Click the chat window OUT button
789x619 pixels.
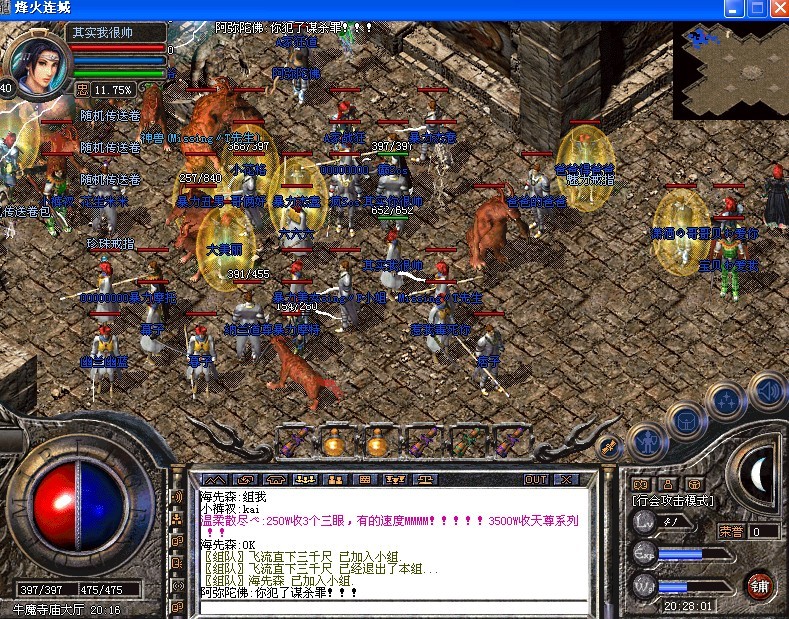point(536,480)
